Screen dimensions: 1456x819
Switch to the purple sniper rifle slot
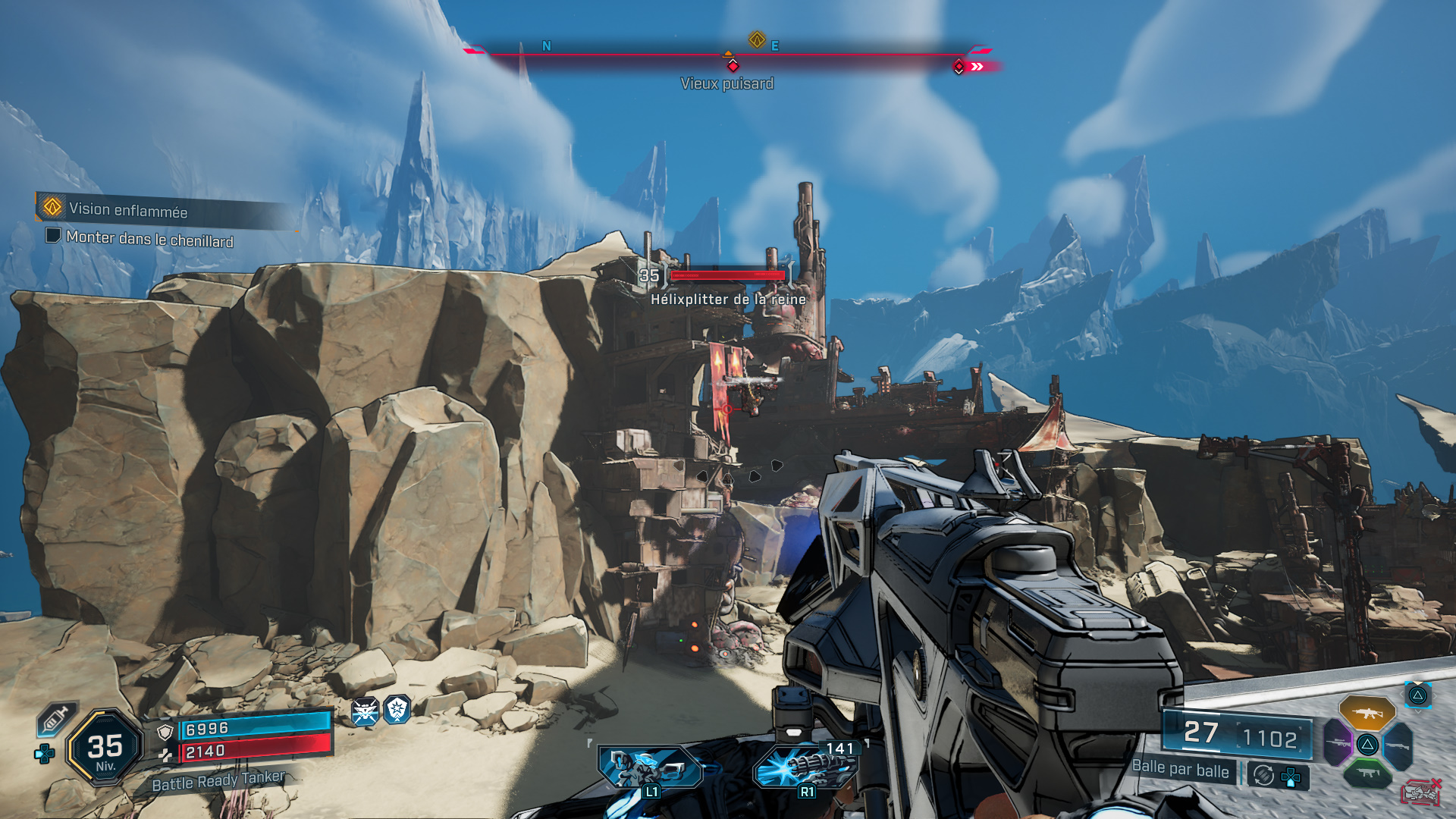pyautogui.click(x=1338, y=742)
